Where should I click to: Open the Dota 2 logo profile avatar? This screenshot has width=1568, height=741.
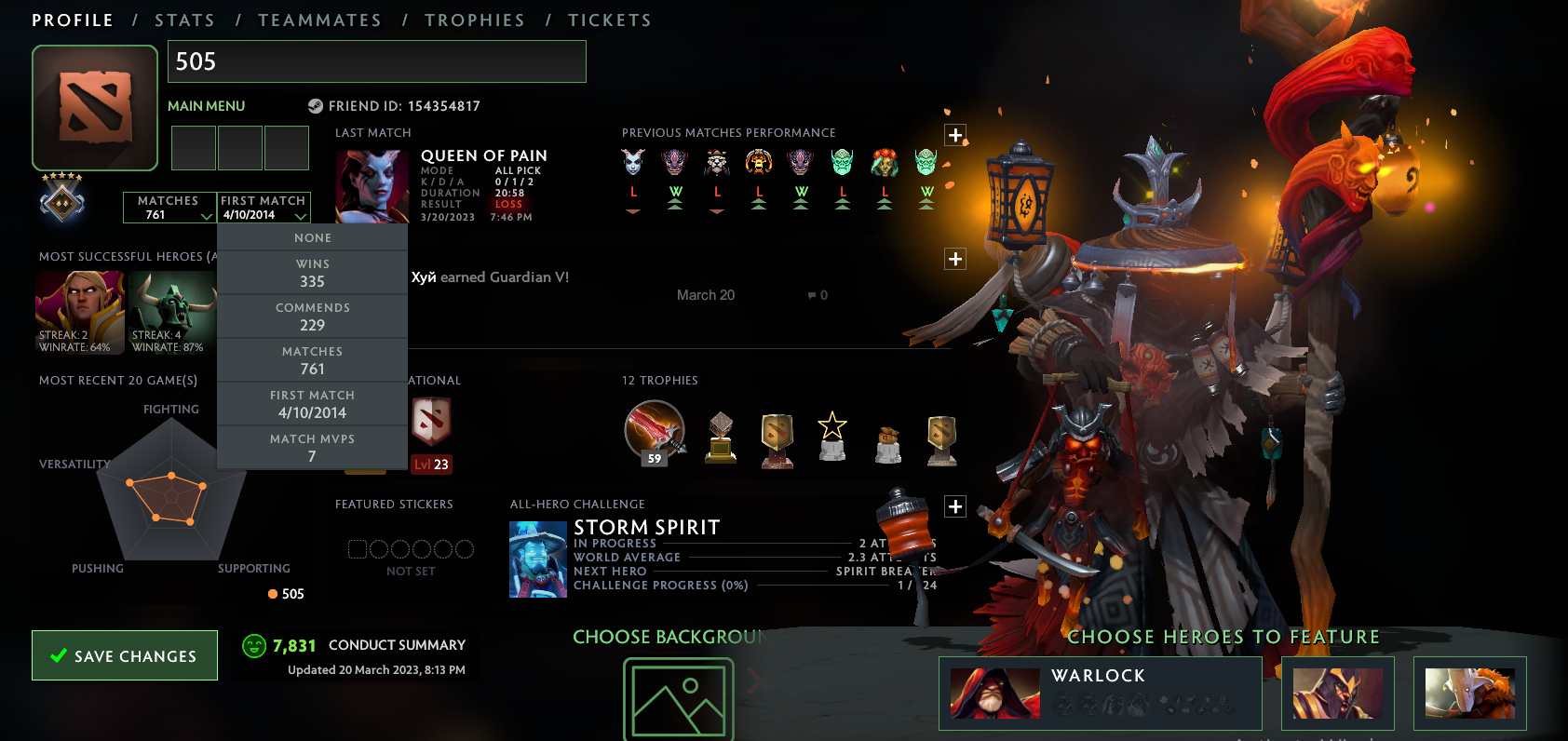[94, 107]
